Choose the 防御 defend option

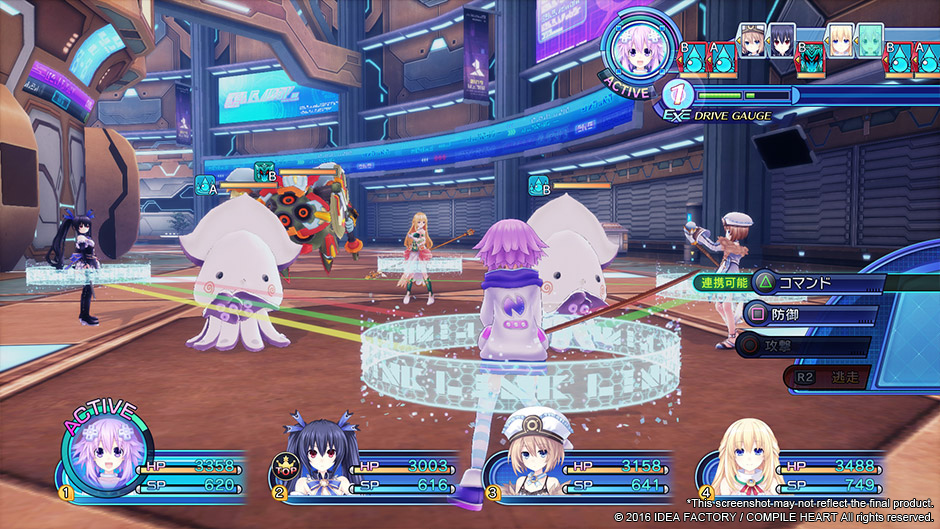tap(812, 315)
